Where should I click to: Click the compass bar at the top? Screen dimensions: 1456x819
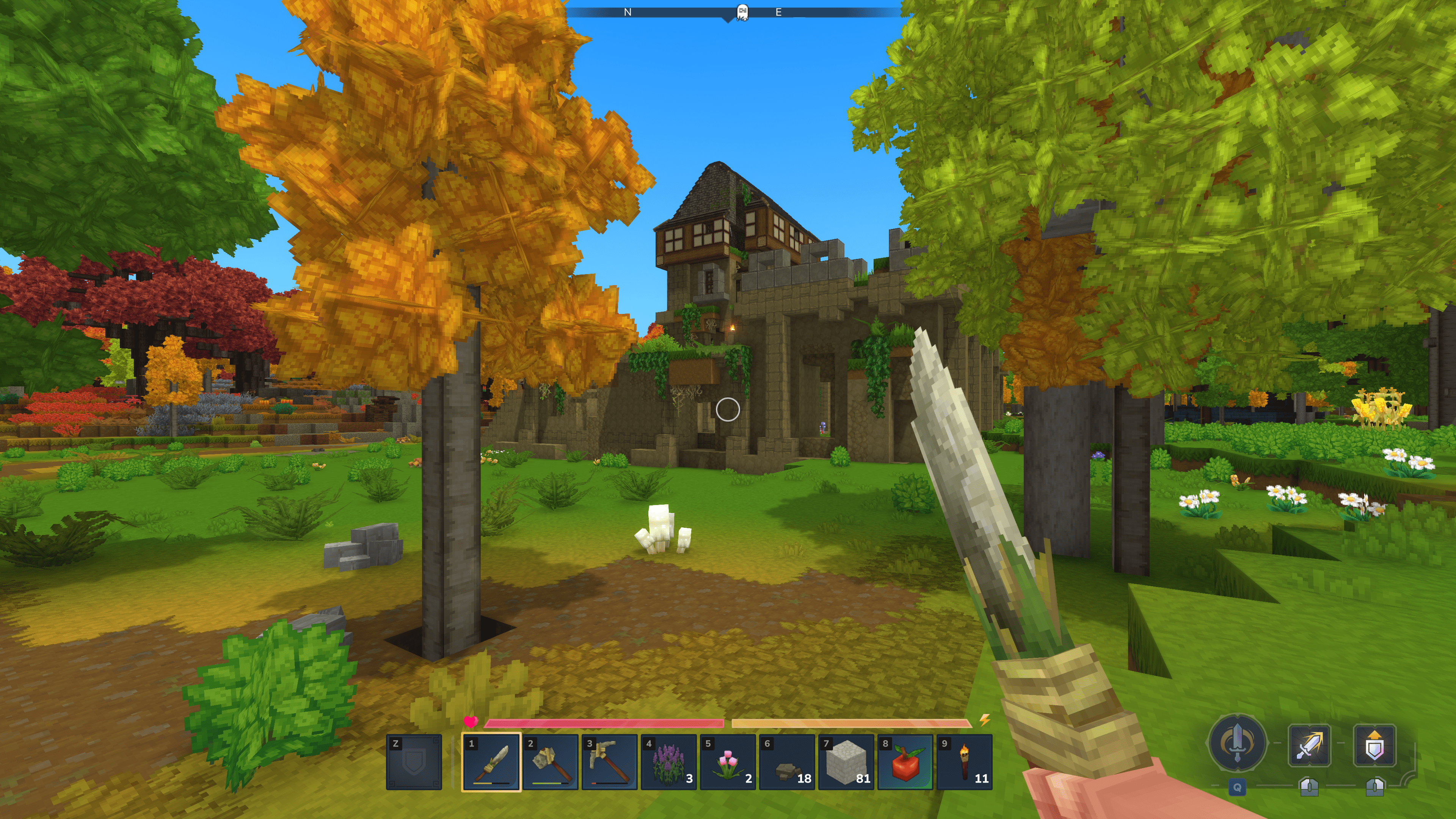pos(735,12)
